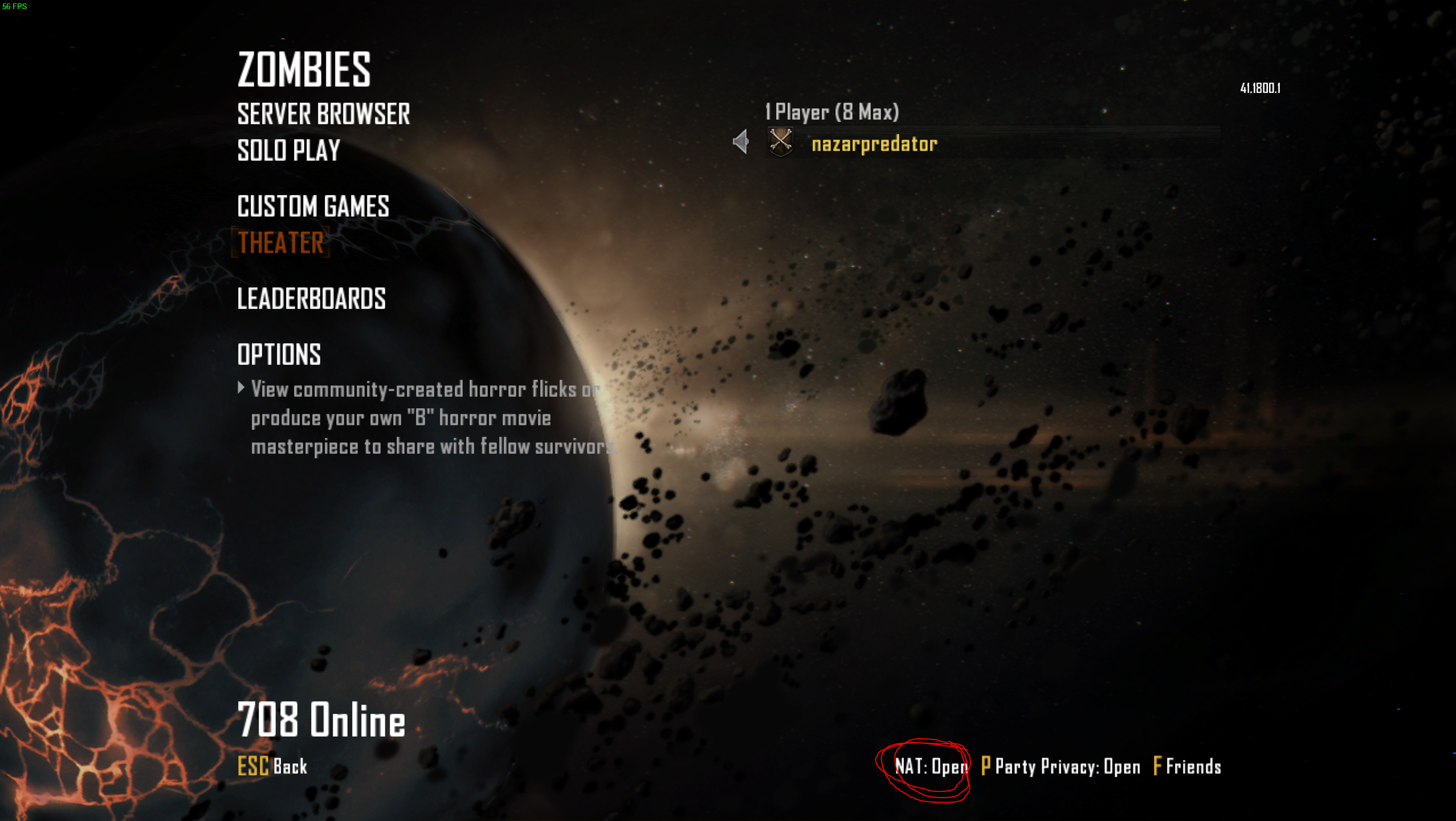The width and height of the screenshot is (1456, 821).
Task: Open the Options menu
Action: 279,355
